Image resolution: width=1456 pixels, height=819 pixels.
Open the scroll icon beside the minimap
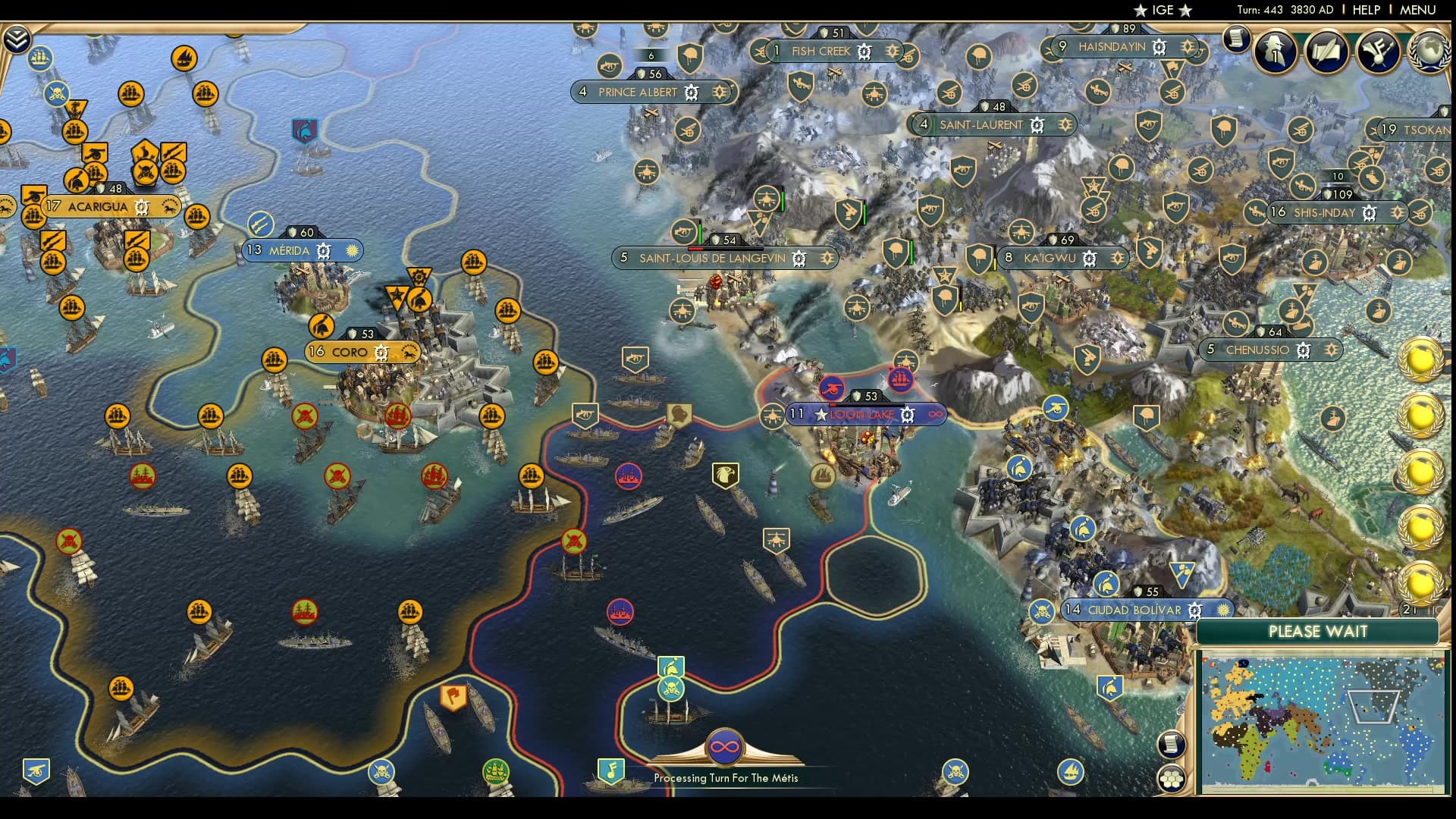(1172, 744)
